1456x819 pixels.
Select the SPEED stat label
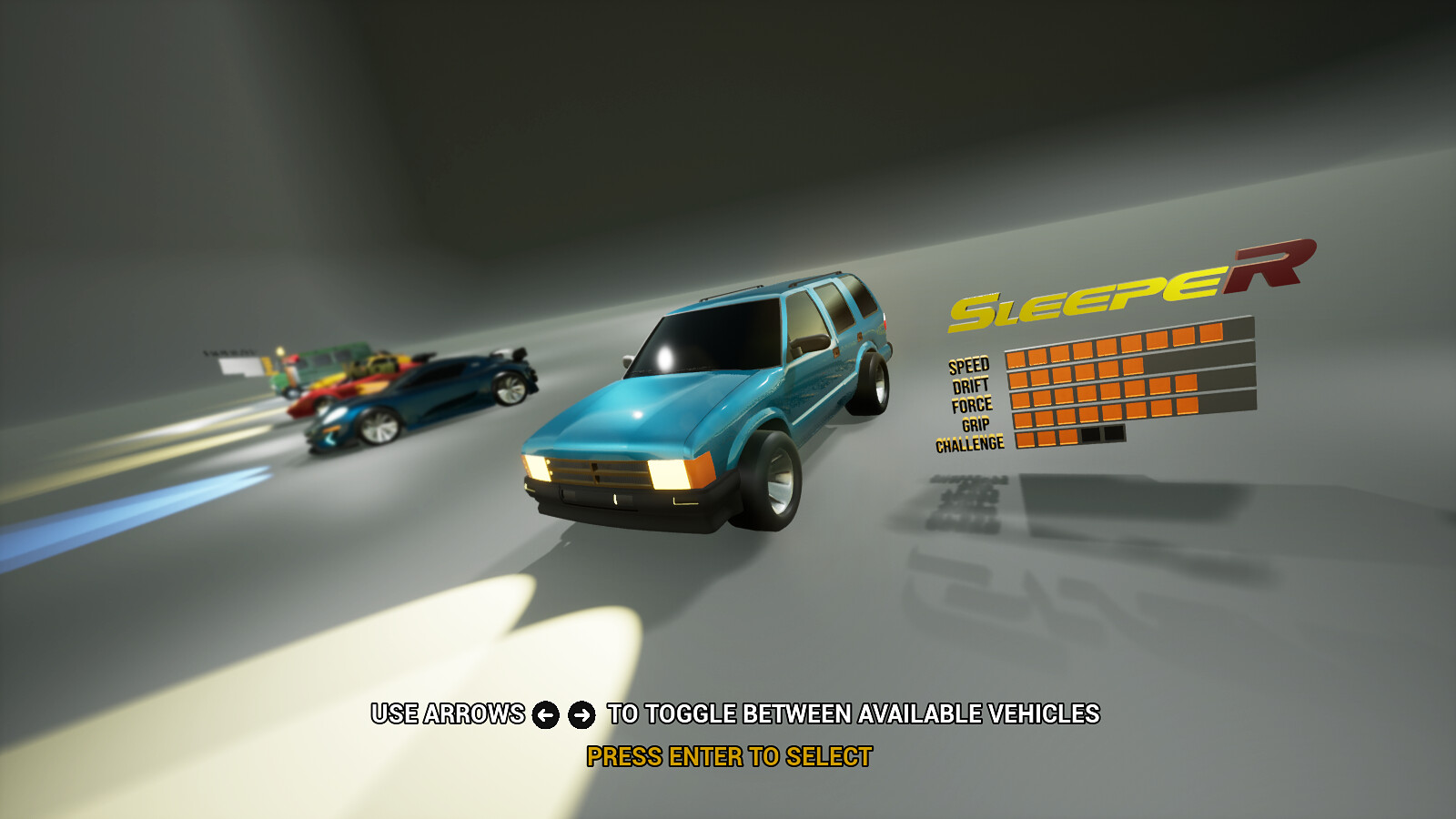[x=968, y=366]
